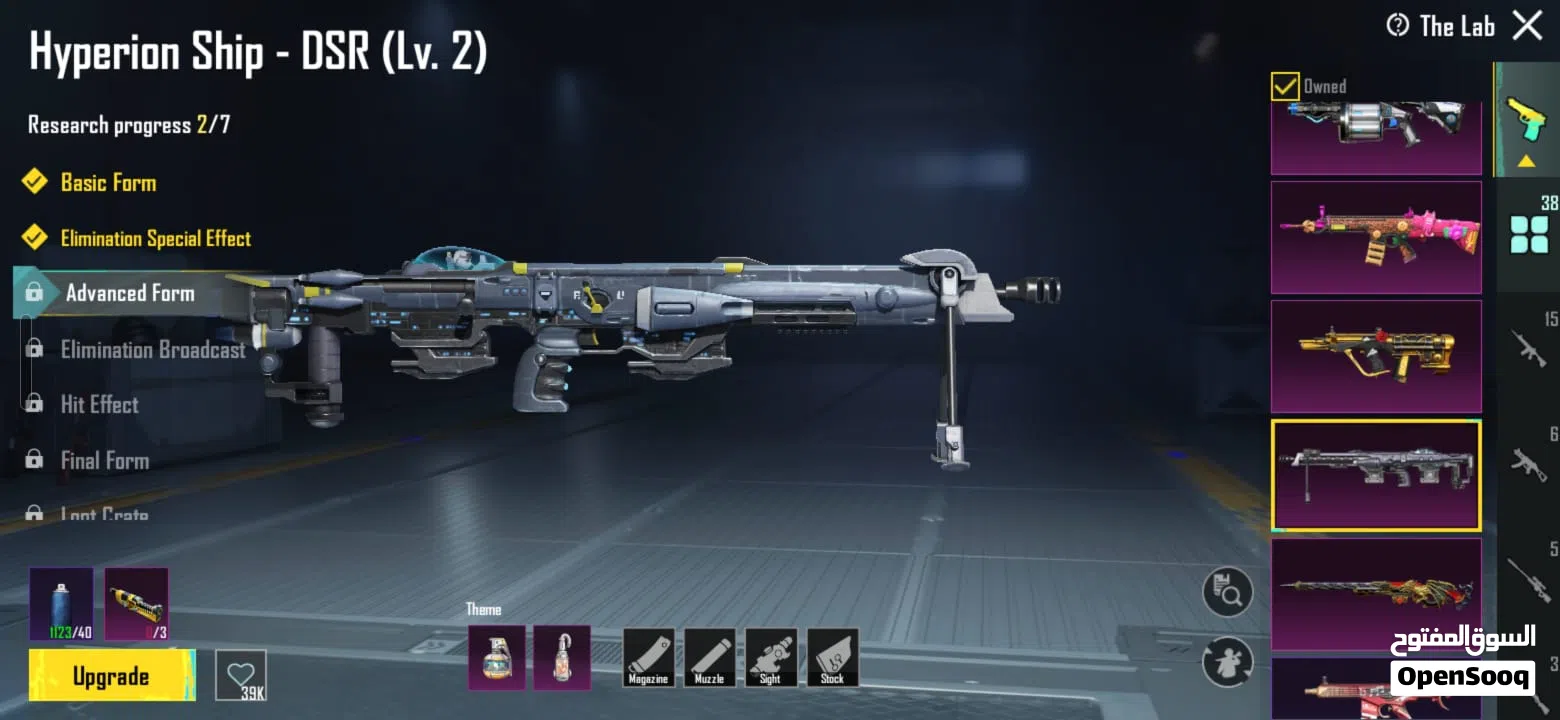Close The Lab screen

(x=1527, y=25)
